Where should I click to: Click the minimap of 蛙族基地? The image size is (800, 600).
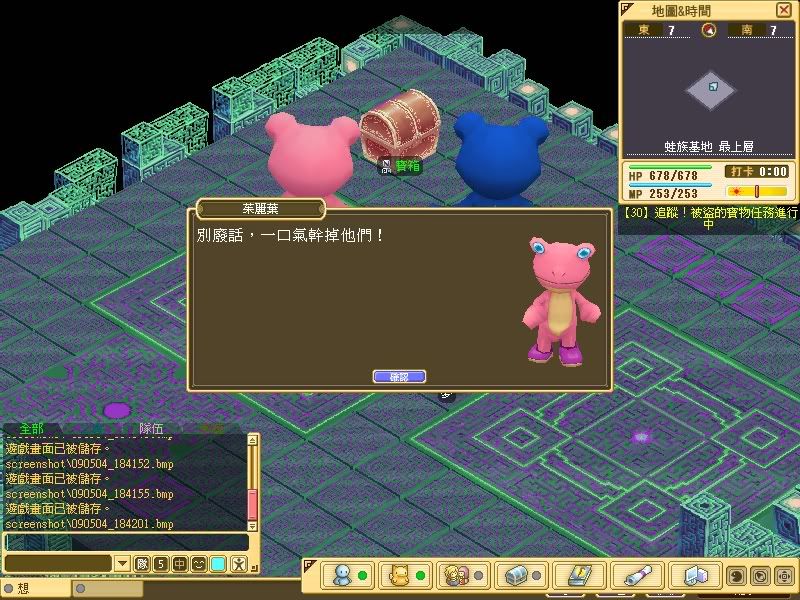click(711, 90)
